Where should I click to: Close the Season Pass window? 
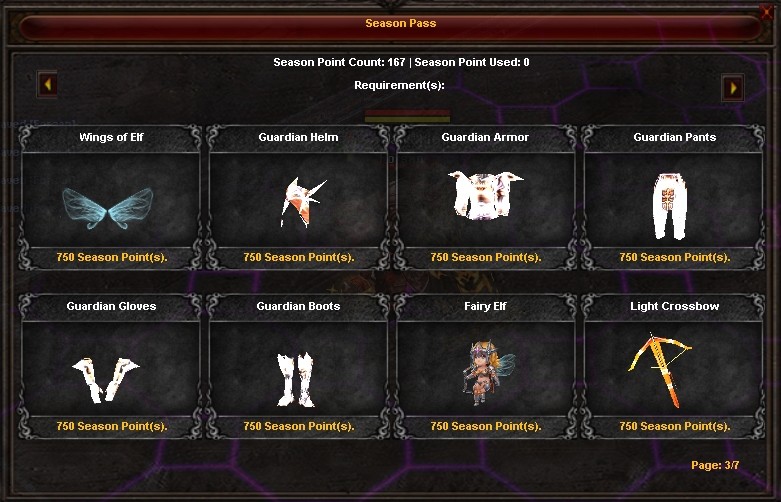(767, 12)
